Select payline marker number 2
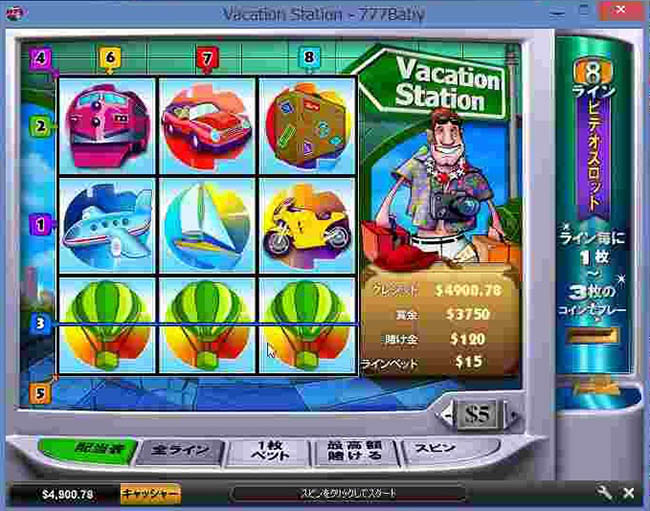Viewport: 650px width, 511px height. coord(41,127)
